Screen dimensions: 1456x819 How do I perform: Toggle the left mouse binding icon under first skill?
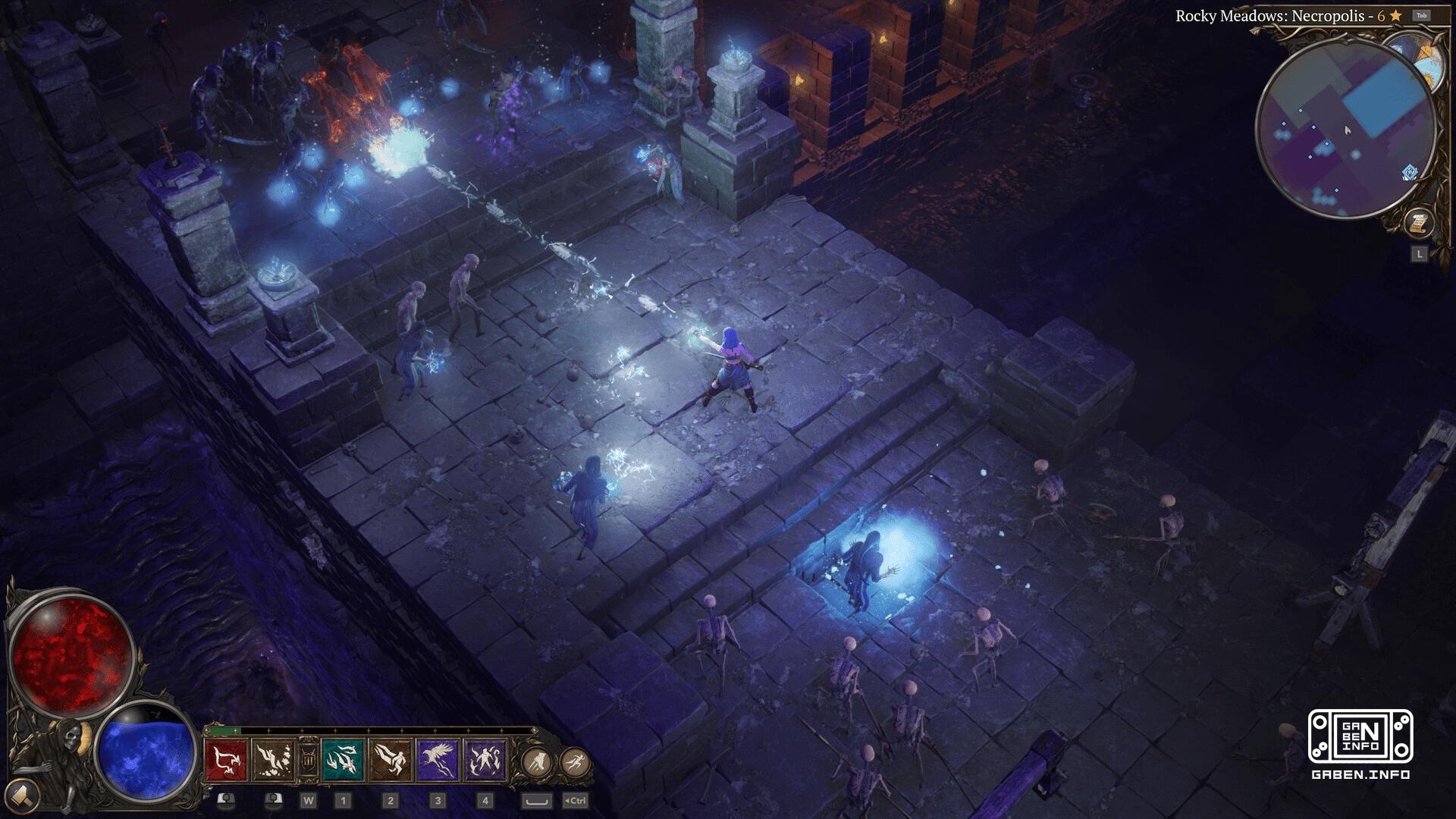tap(227, 801)
